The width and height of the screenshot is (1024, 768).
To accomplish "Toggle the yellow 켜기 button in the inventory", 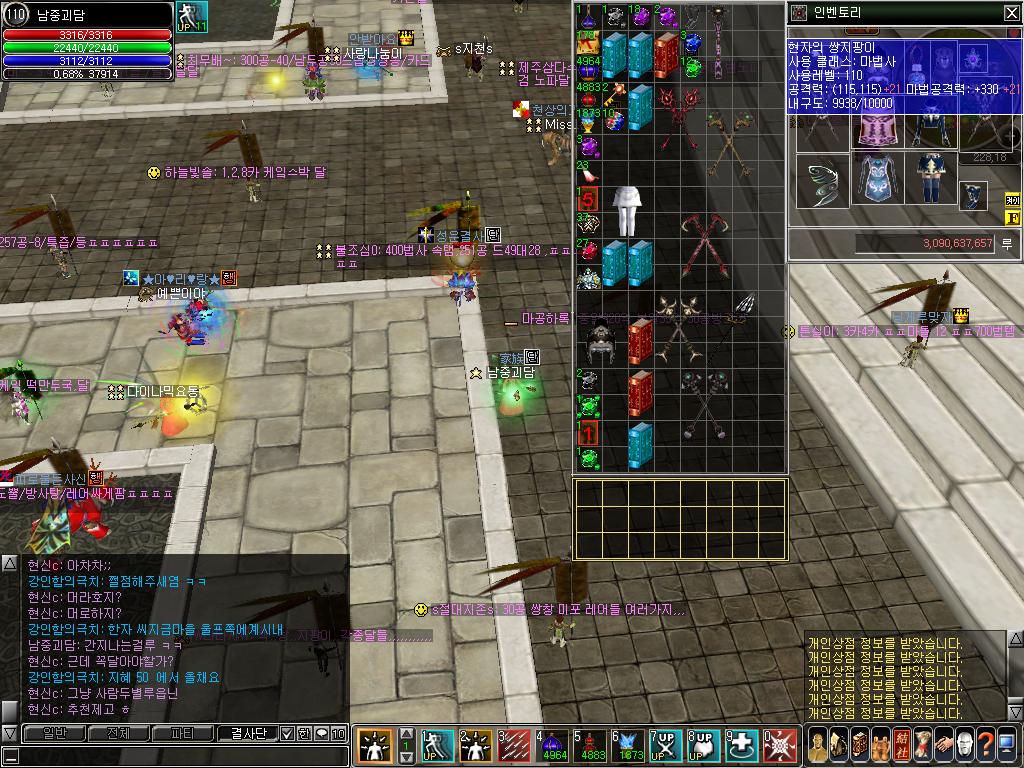I will (1012, 200).
